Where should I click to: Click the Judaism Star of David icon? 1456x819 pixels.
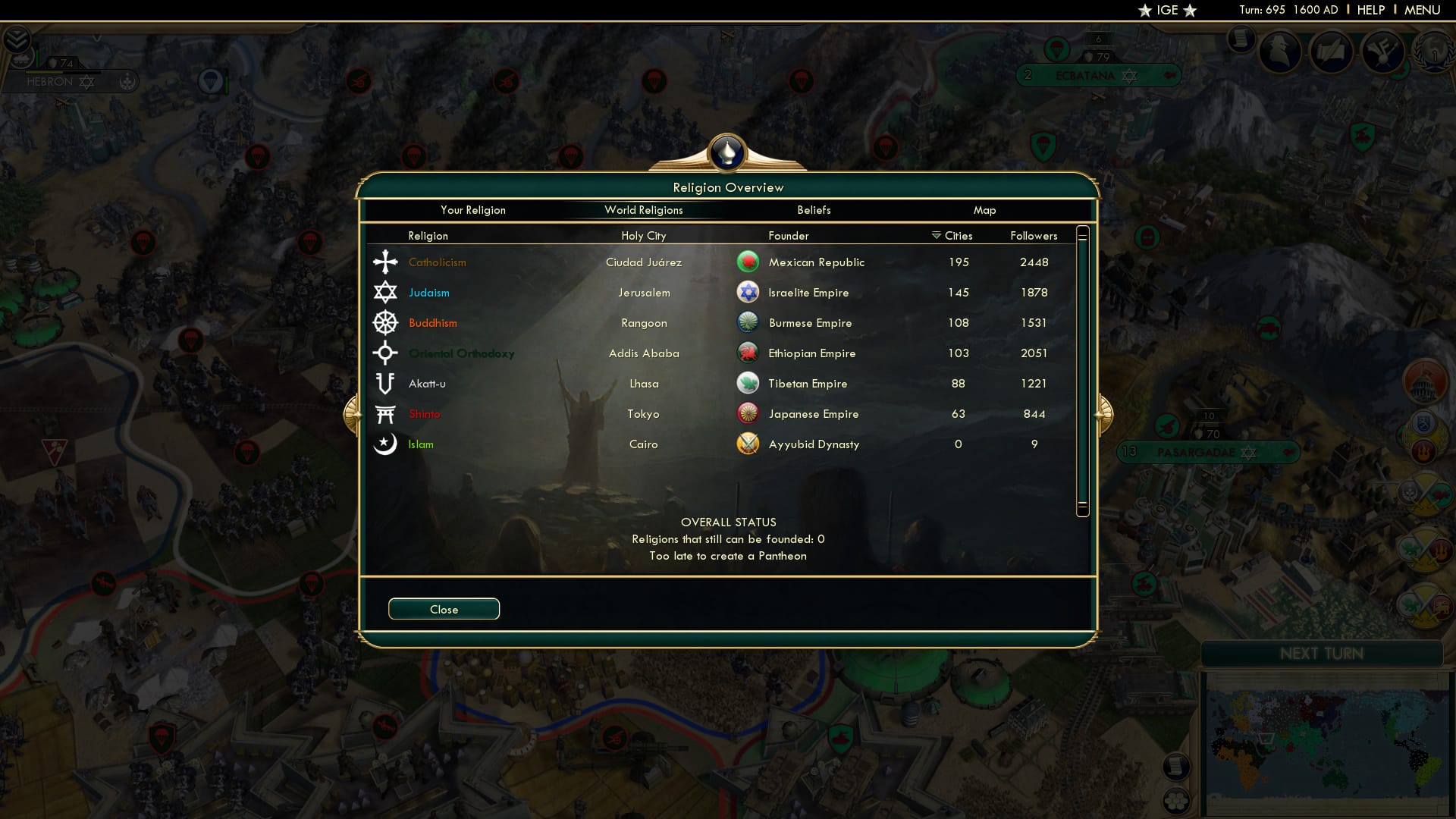tap(386, 292)
